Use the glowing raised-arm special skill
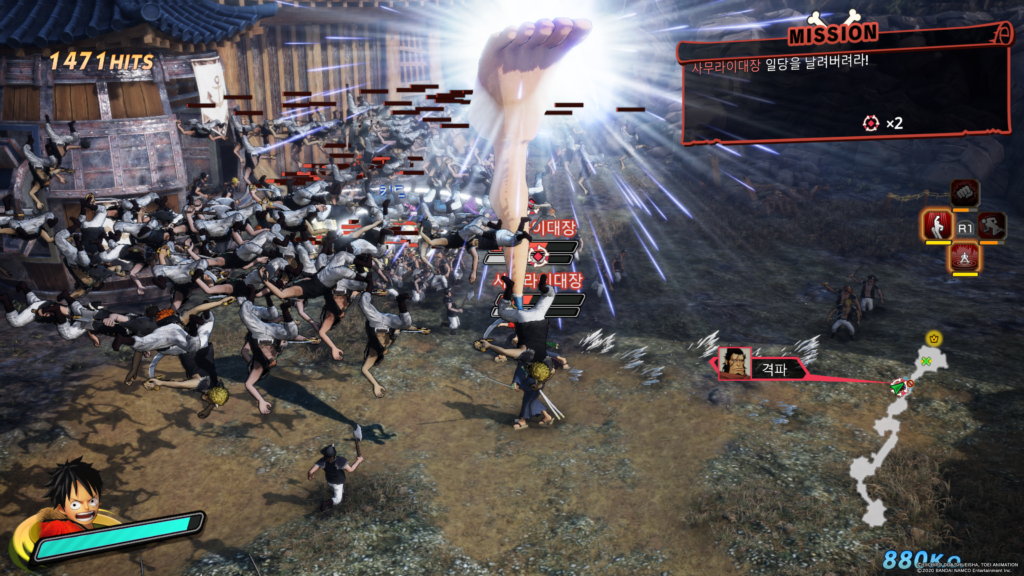Screen dimensions: 1024x576 [x=937, y=225]
